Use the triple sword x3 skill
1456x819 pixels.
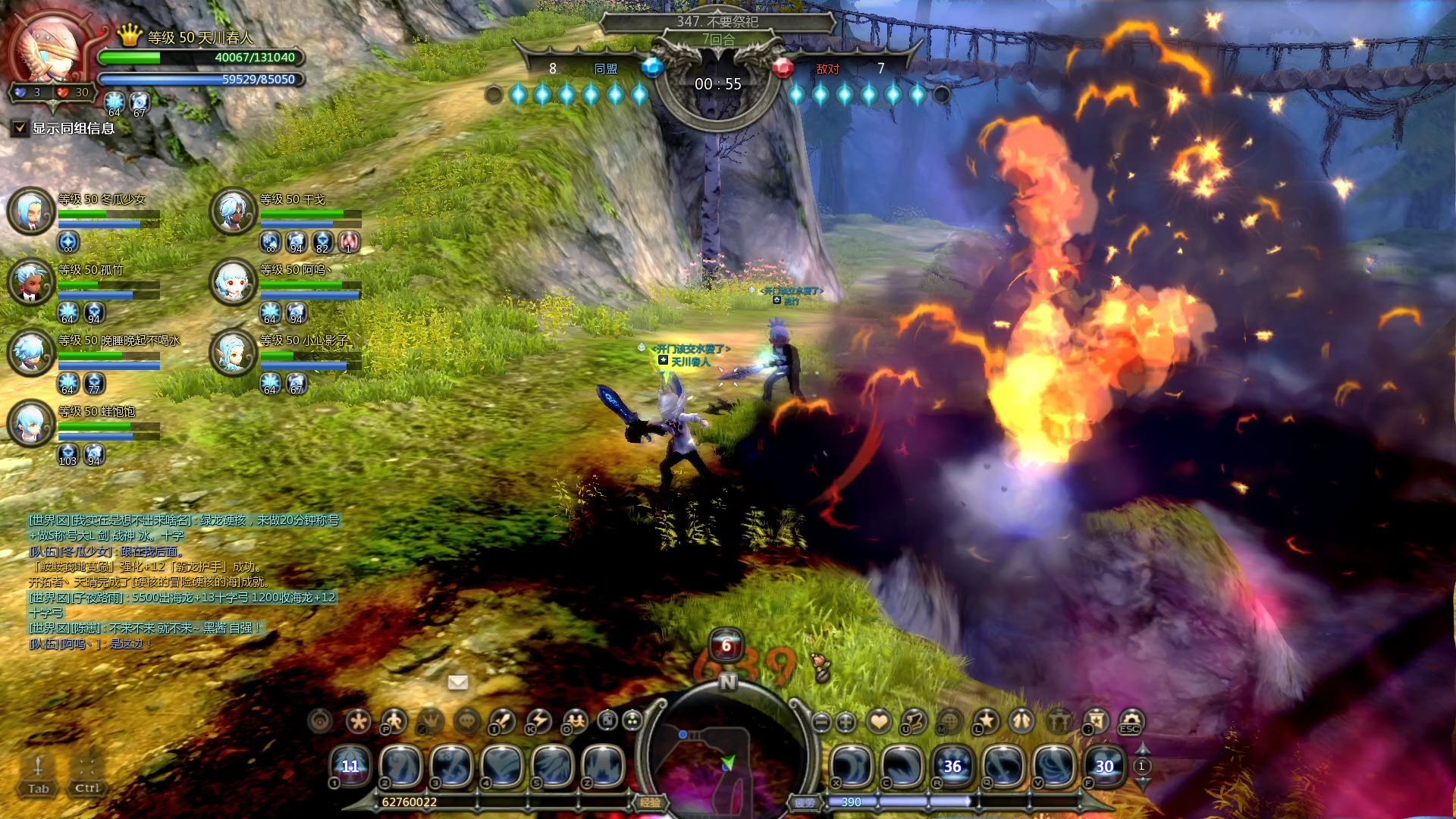451,767
